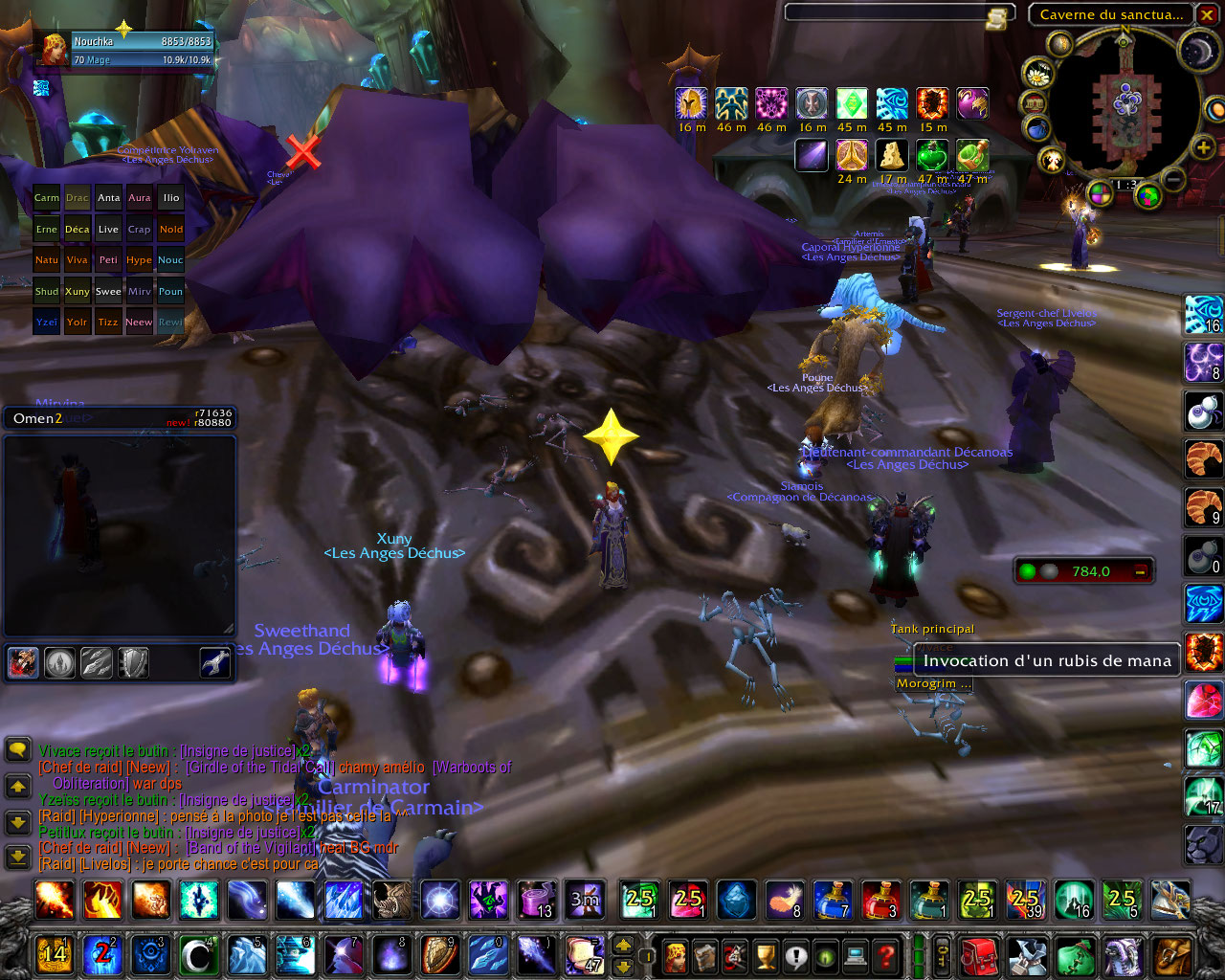The image size is (1225, 980).
Task: Open the red backpack bag slot
Action: 979,954
